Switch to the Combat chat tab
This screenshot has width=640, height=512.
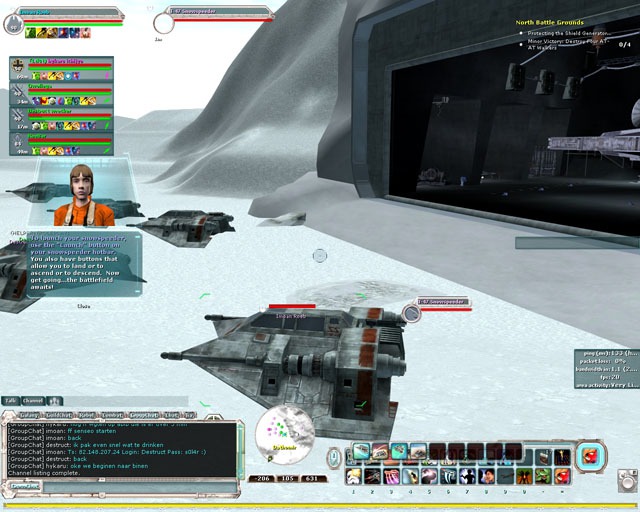click(x=112, y=414)
